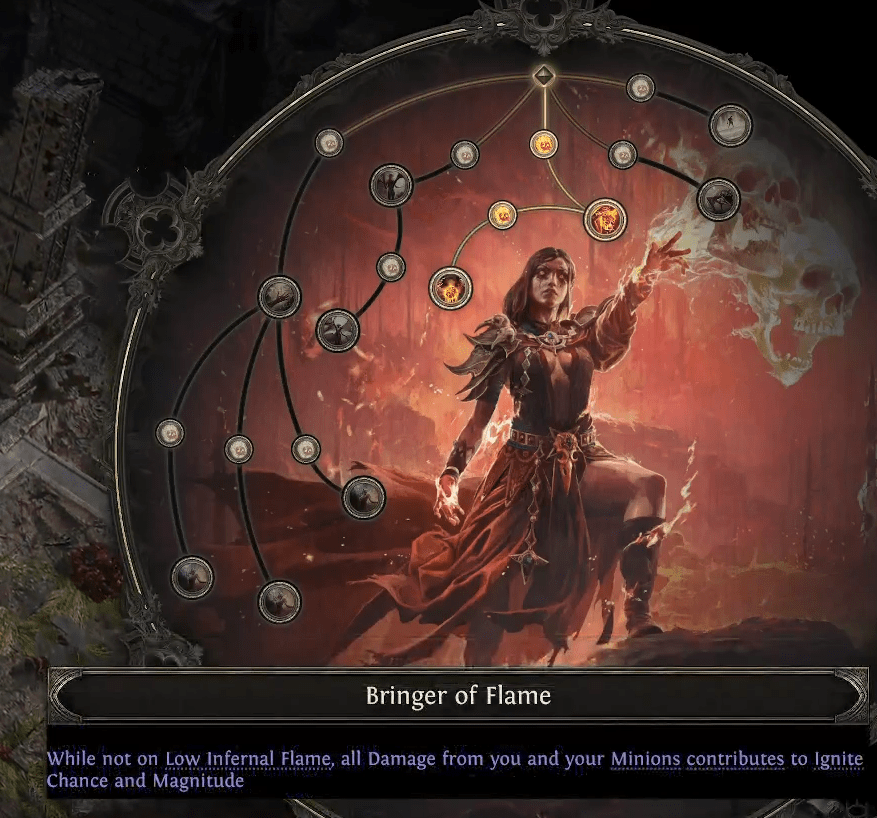
Task: Click the glowing large node ending the lit path
Action: pyautogui.click(x=450, y=289)
